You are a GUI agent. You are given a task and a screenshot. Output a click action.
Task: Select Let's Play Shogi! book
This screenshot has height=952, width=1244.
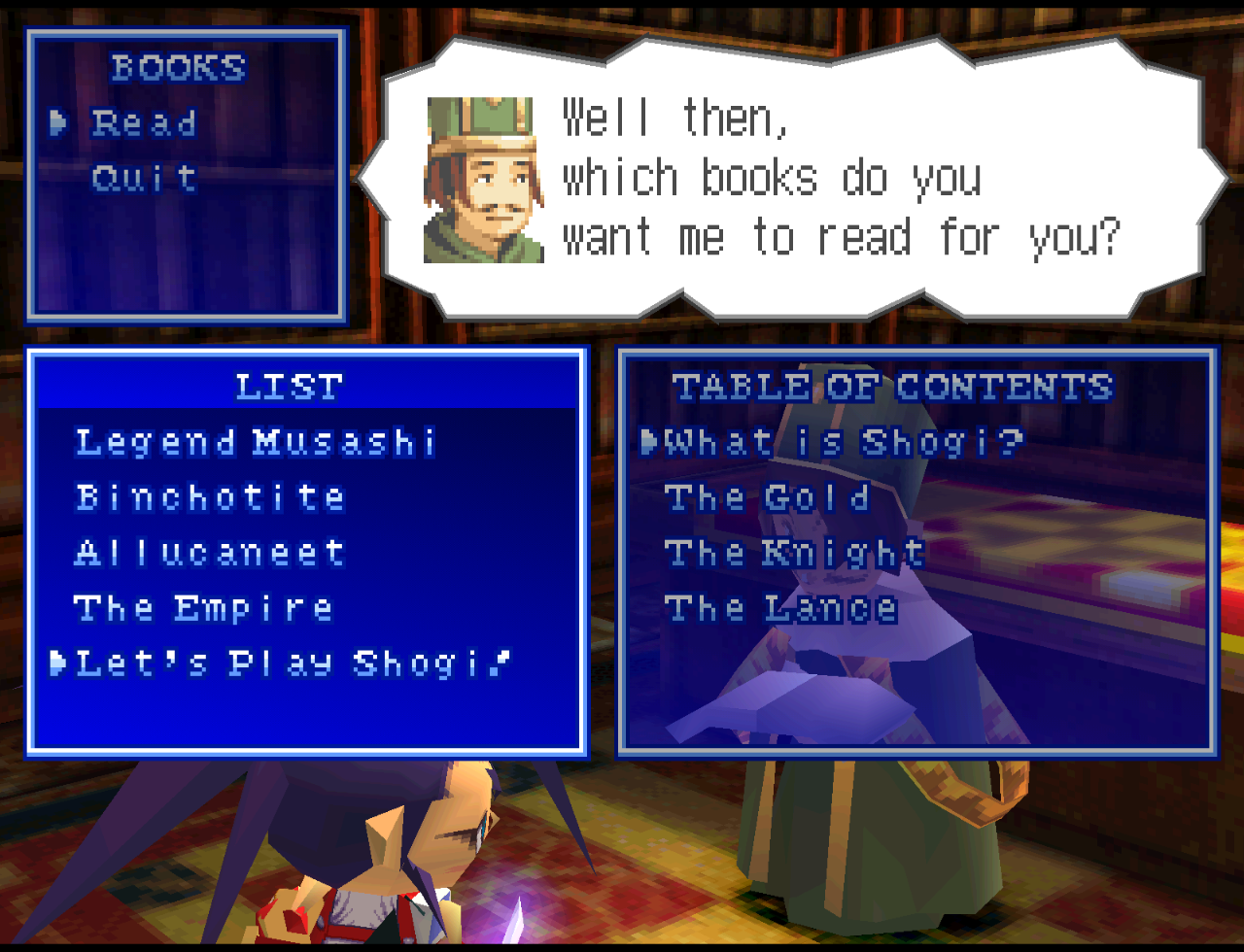pos(293,663)
